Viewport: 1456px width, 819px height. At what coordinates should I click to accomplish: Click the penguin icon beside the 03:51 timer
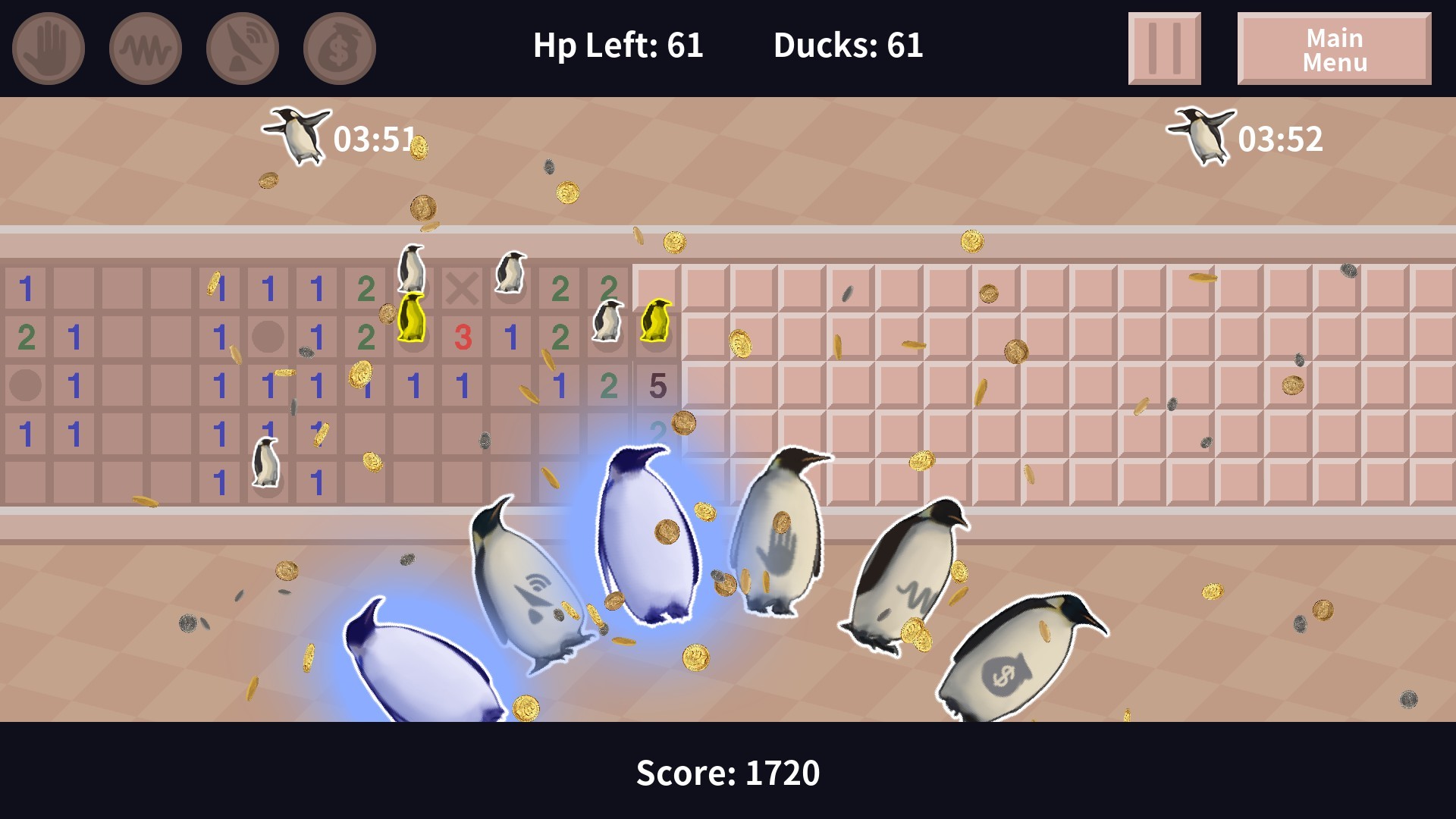[x=297, y=136]
